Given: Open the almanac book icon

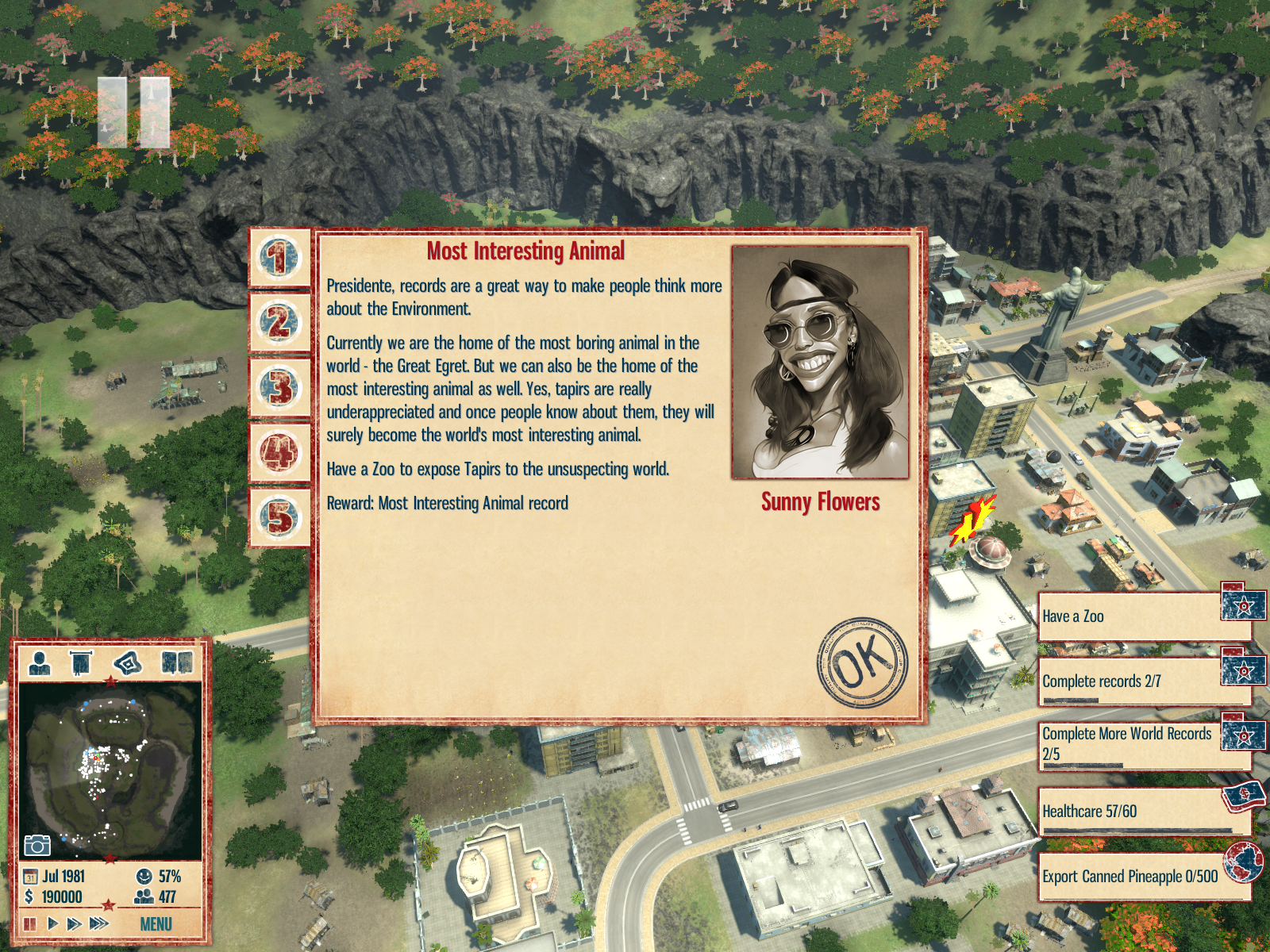Looking at the screenshot, I should point(177,662).
